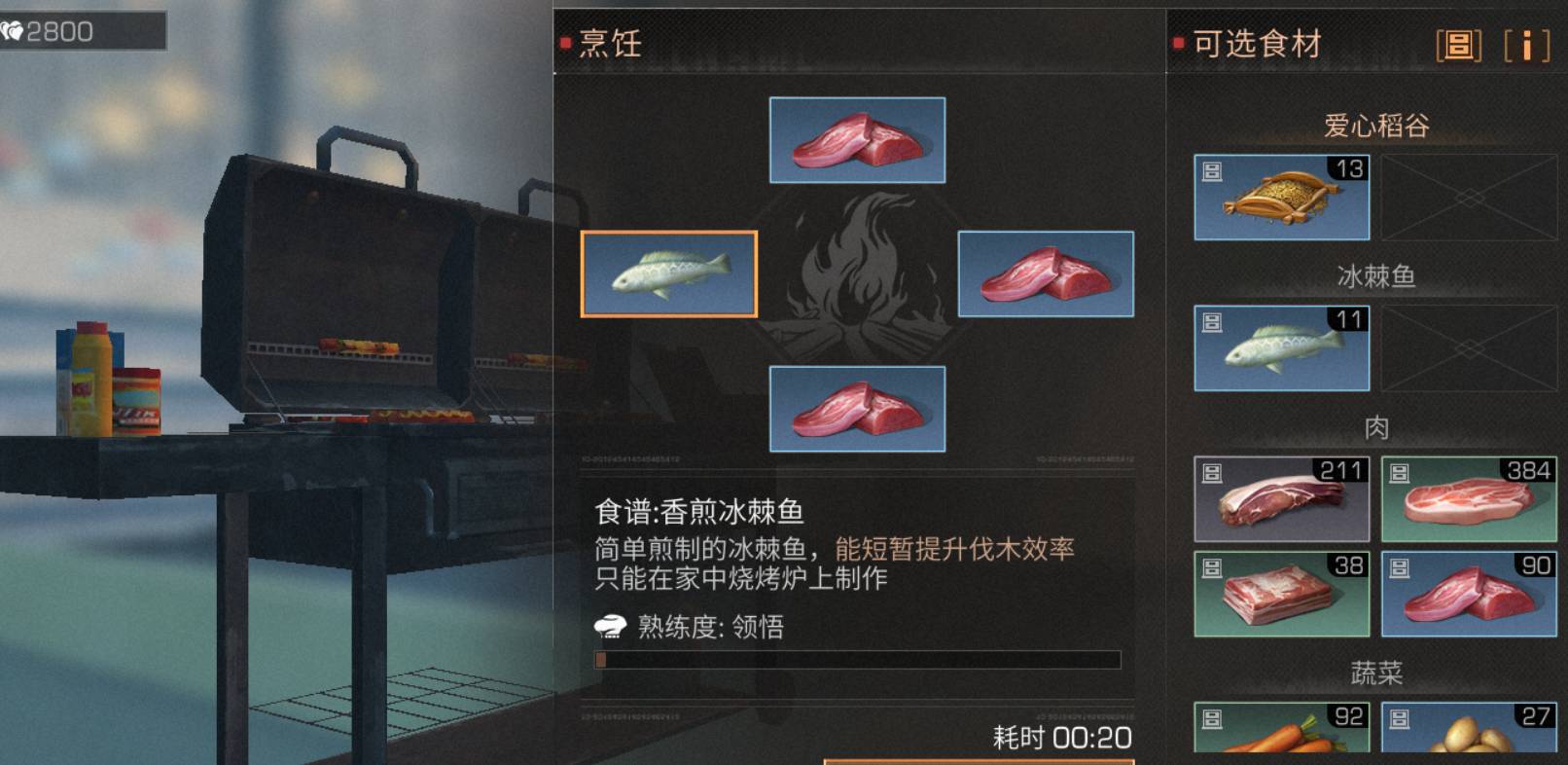The image size is (1568, 765).
Task: Click the proficiency progress bar
Action: [x=856, y=660]
